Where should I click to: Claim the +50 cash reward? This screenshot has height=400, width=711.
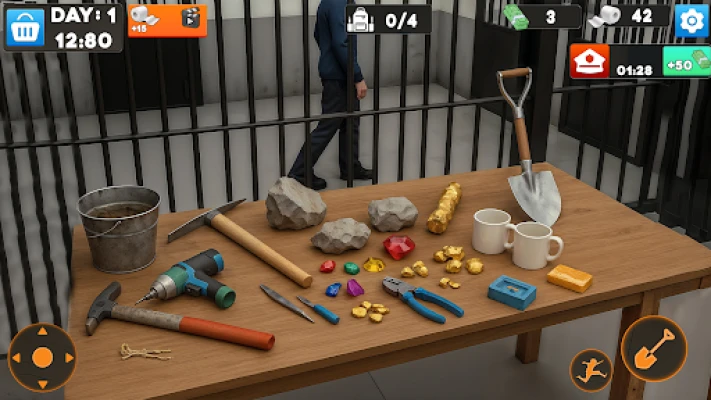tap(686, 62)
